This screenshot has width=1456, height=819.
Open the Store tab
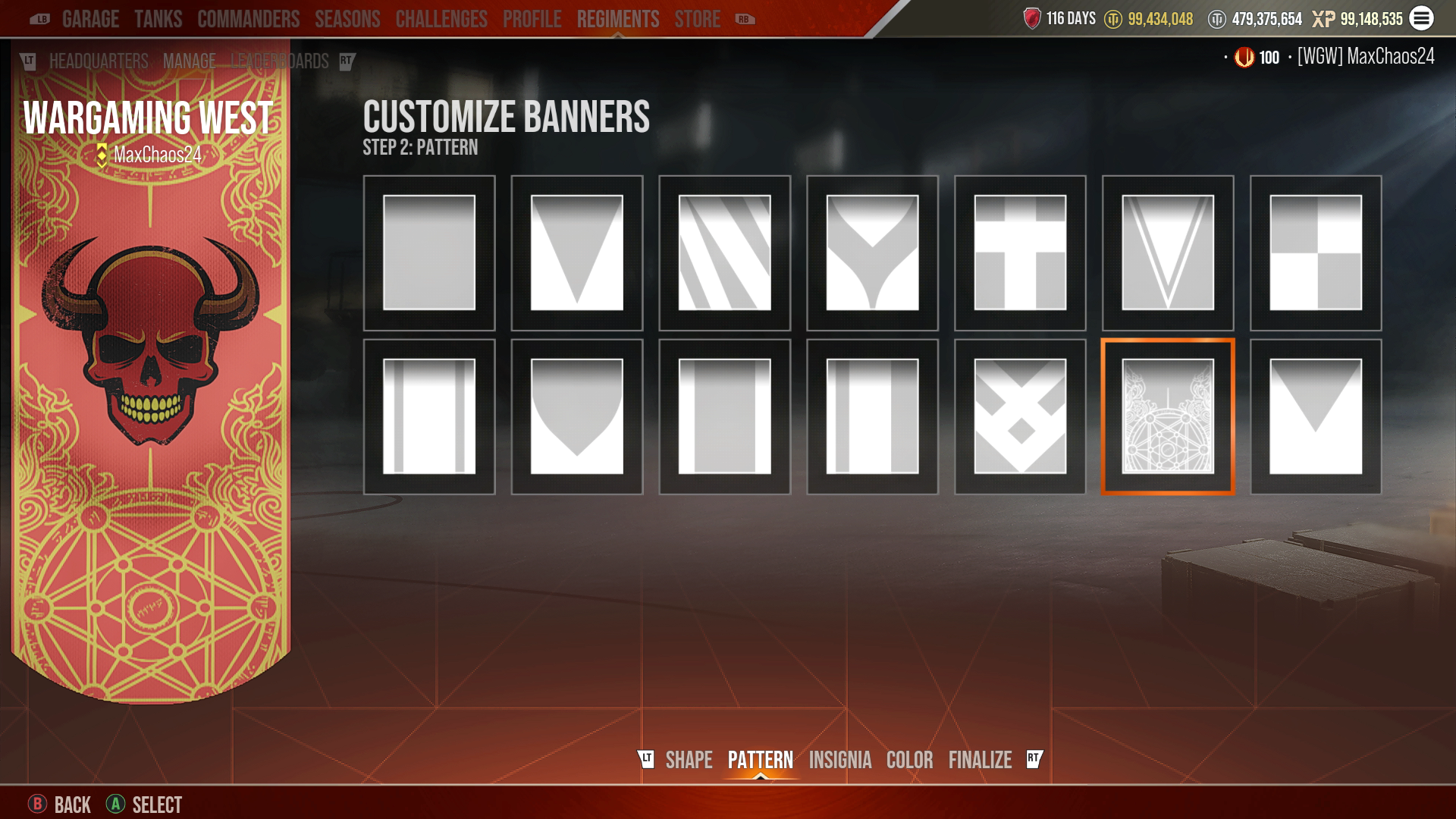tap(697, 19)
